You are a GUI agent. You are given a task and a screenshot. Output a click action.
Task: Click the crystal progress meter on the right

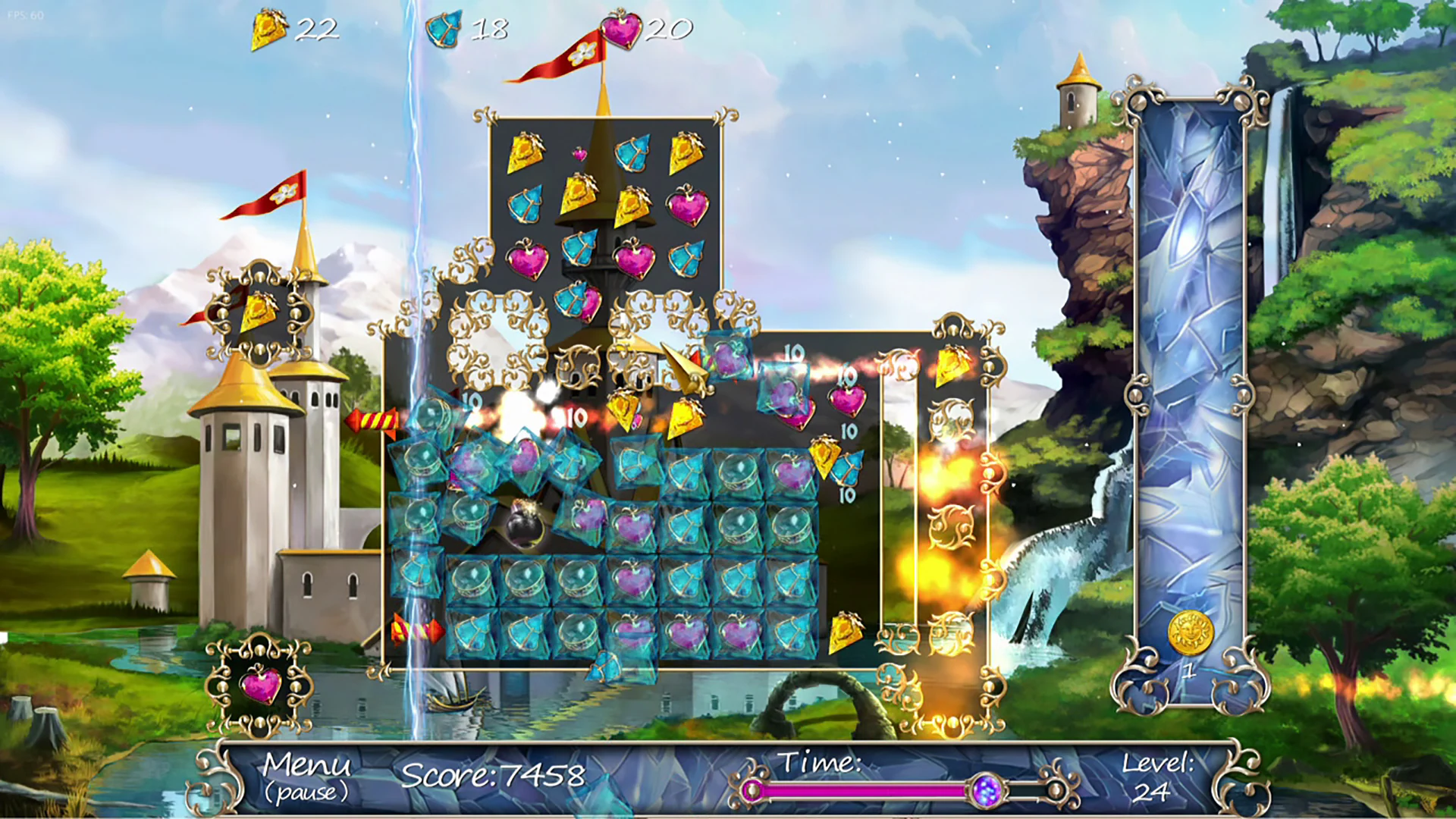tap(1191, 379)
